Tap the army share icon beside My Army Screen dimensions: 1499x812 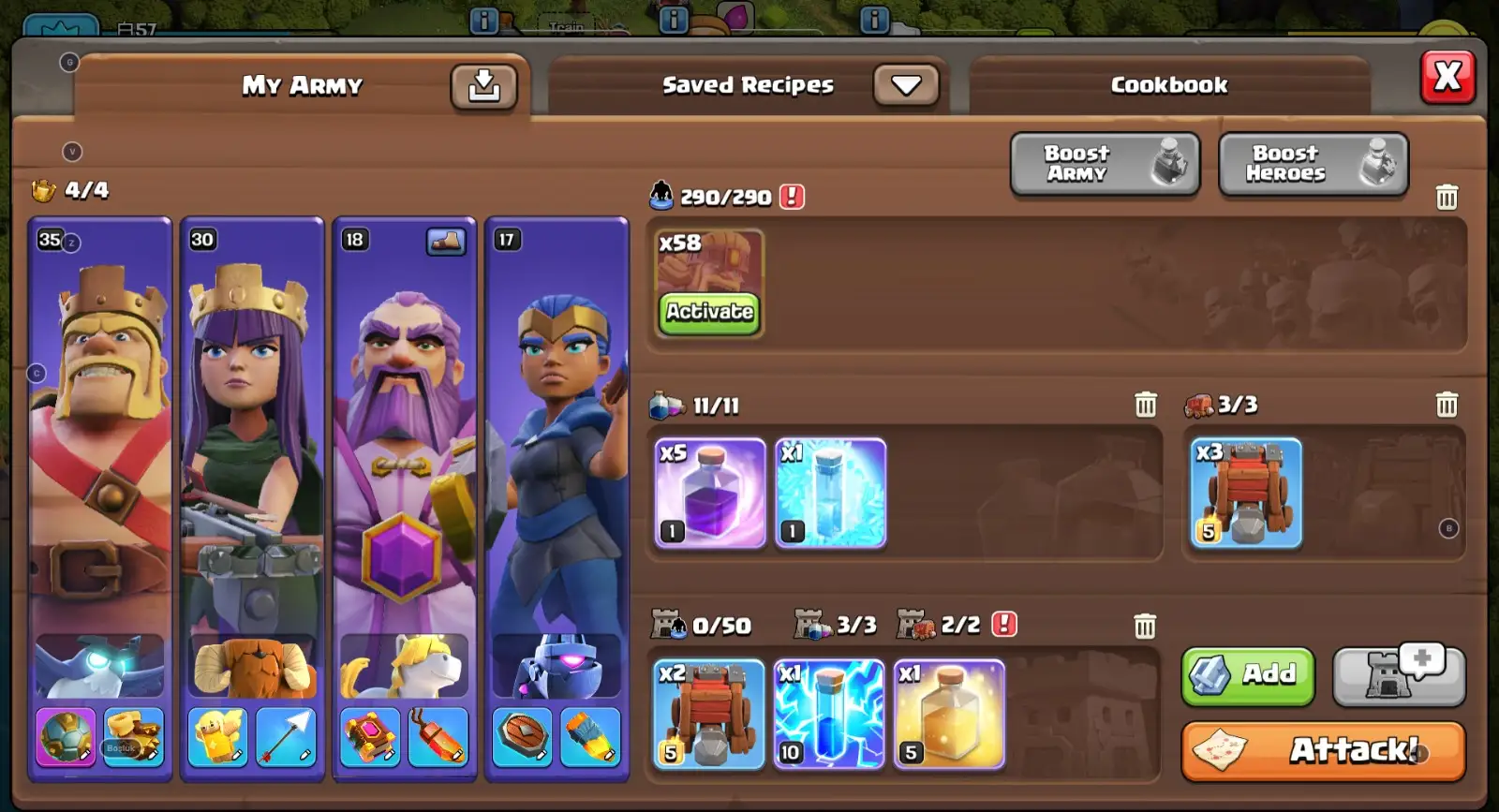(483, 84)
